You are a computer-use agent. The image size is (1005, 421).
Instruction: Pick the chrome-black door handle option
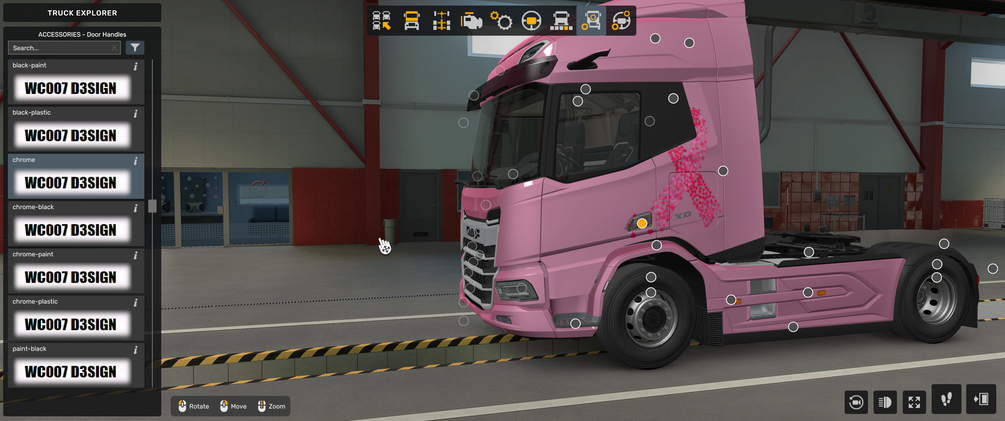pyautogui.click(x=70, y=230)
